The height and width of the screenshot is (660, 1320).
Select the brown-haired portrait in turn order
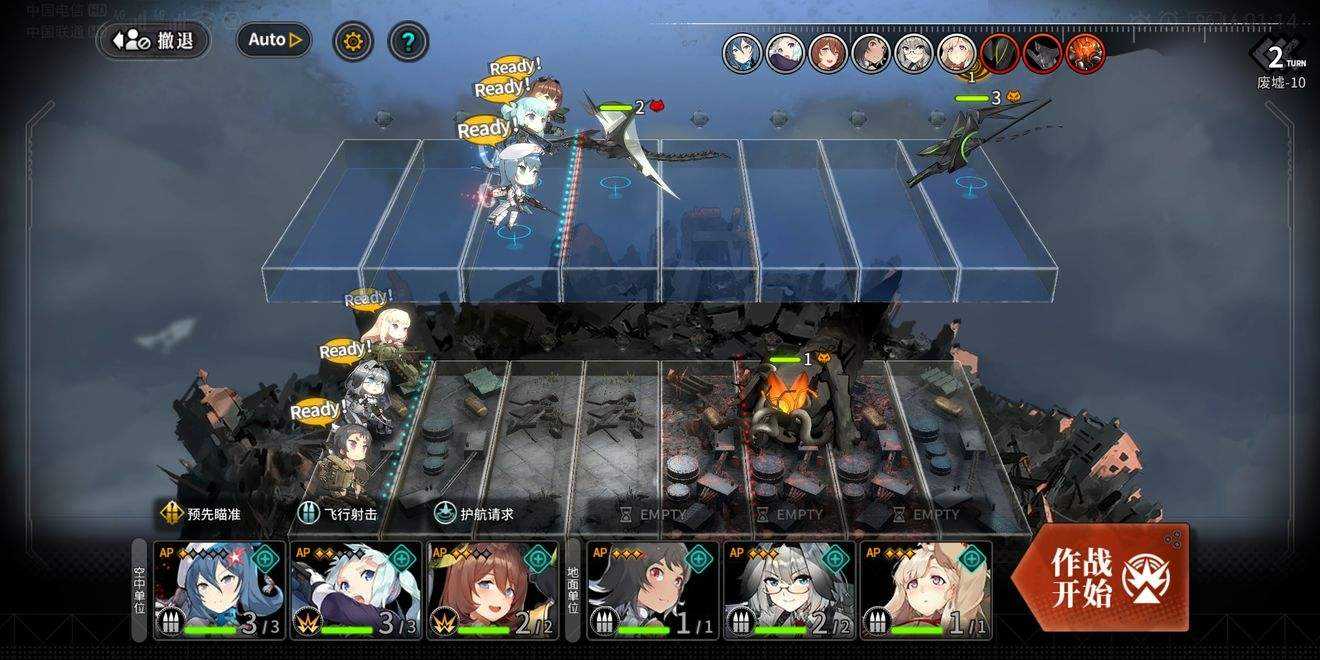[x=828, y=53]
